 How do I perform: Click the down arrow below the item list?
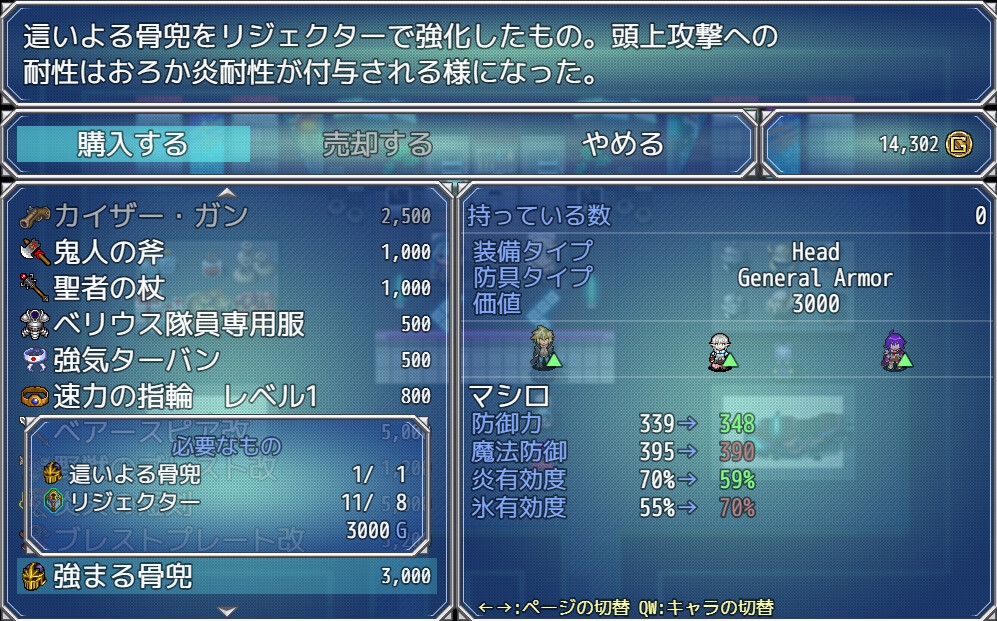coord(227,609)
